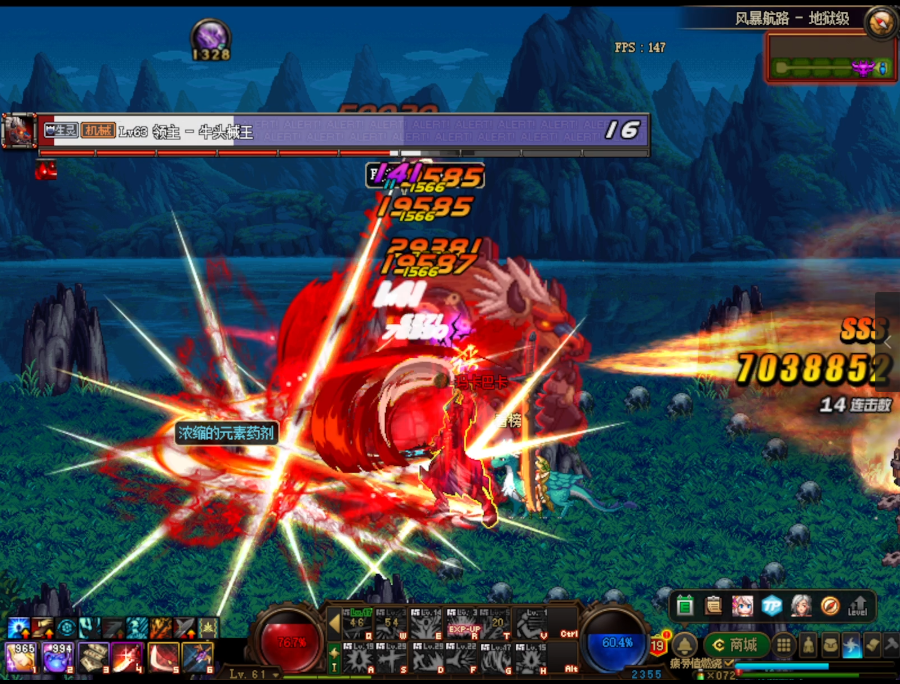Click the blue TP icon
The width and height of the screenshot is (900, 684).
771,606
